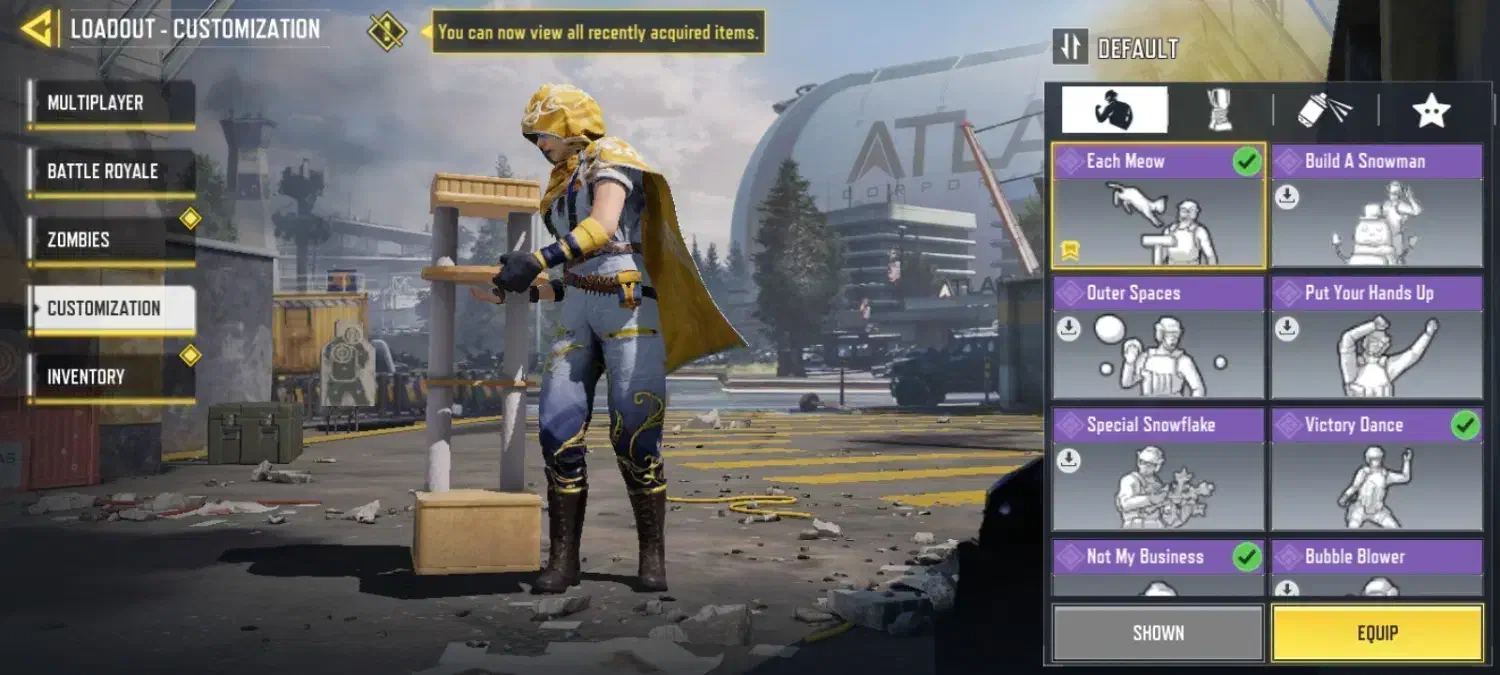Open the Battle Royale loadout menu
Viewport: 1500px width, 675px height.
111,171
